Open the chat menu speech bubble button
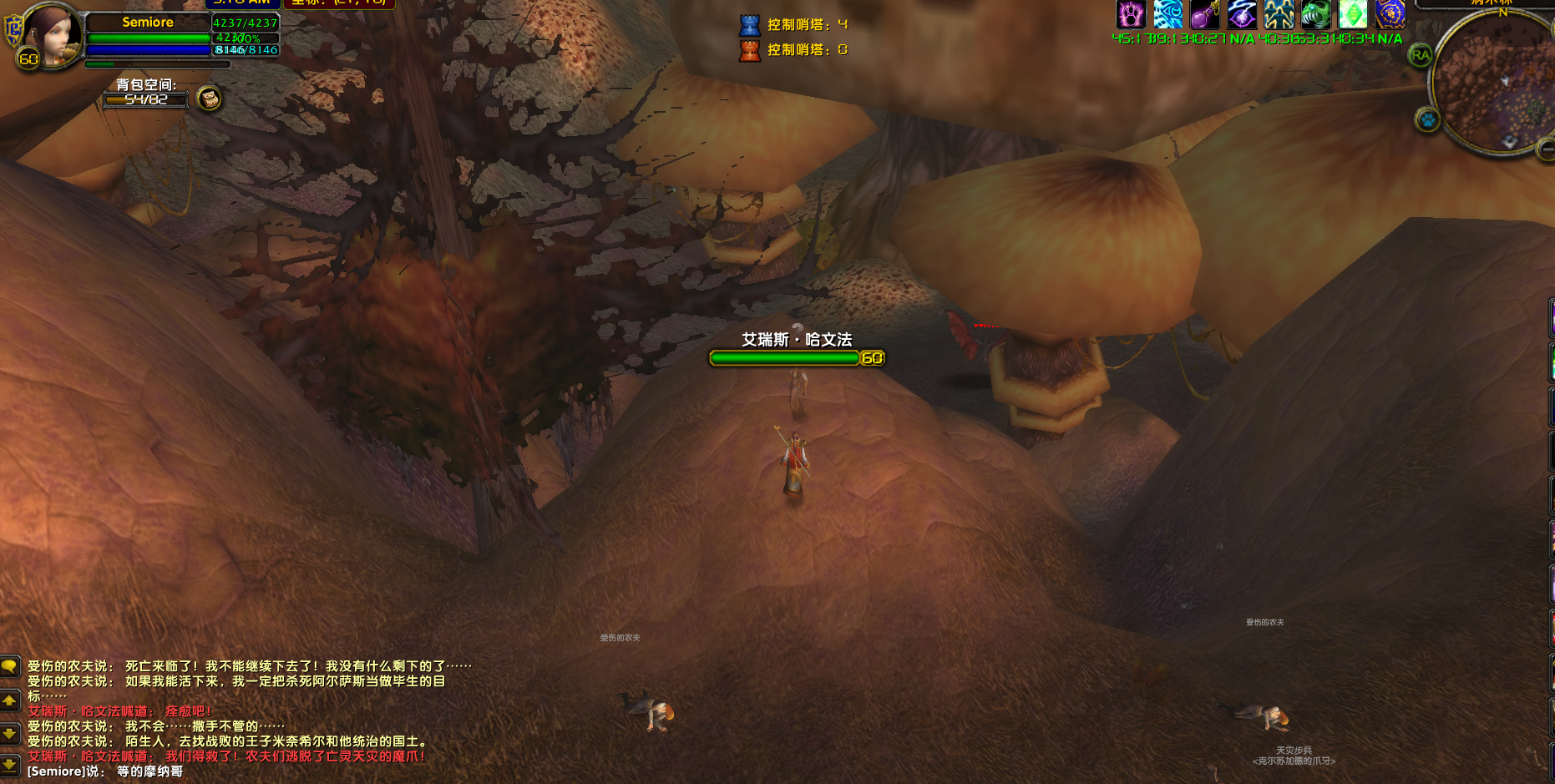Viewport: 1555px width, 784px height. point(9,666)
